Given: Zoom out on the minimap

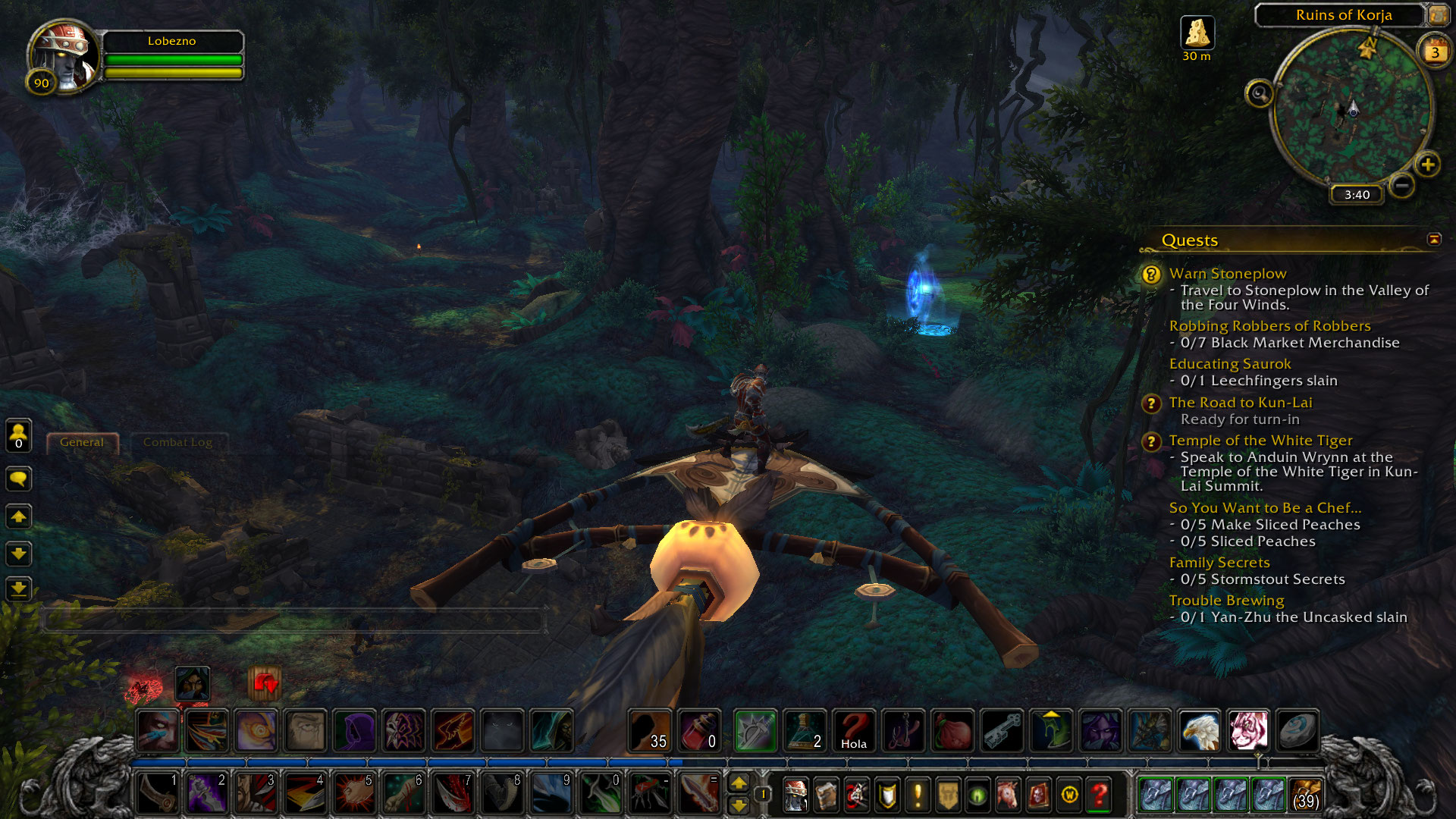Looking at the screenshot, I should point(1402,184).
